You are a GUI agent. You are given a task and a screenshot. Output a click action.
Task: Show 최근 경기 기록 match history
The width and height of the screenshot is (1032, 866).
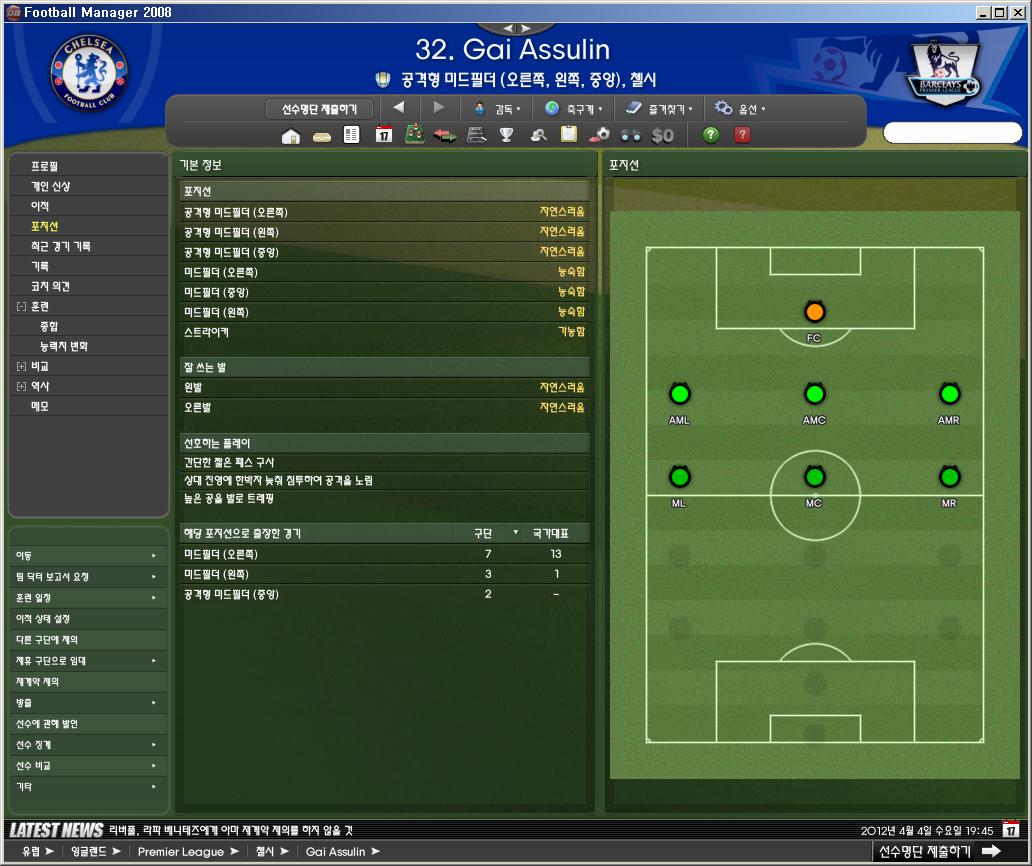(x=61, y=246)
